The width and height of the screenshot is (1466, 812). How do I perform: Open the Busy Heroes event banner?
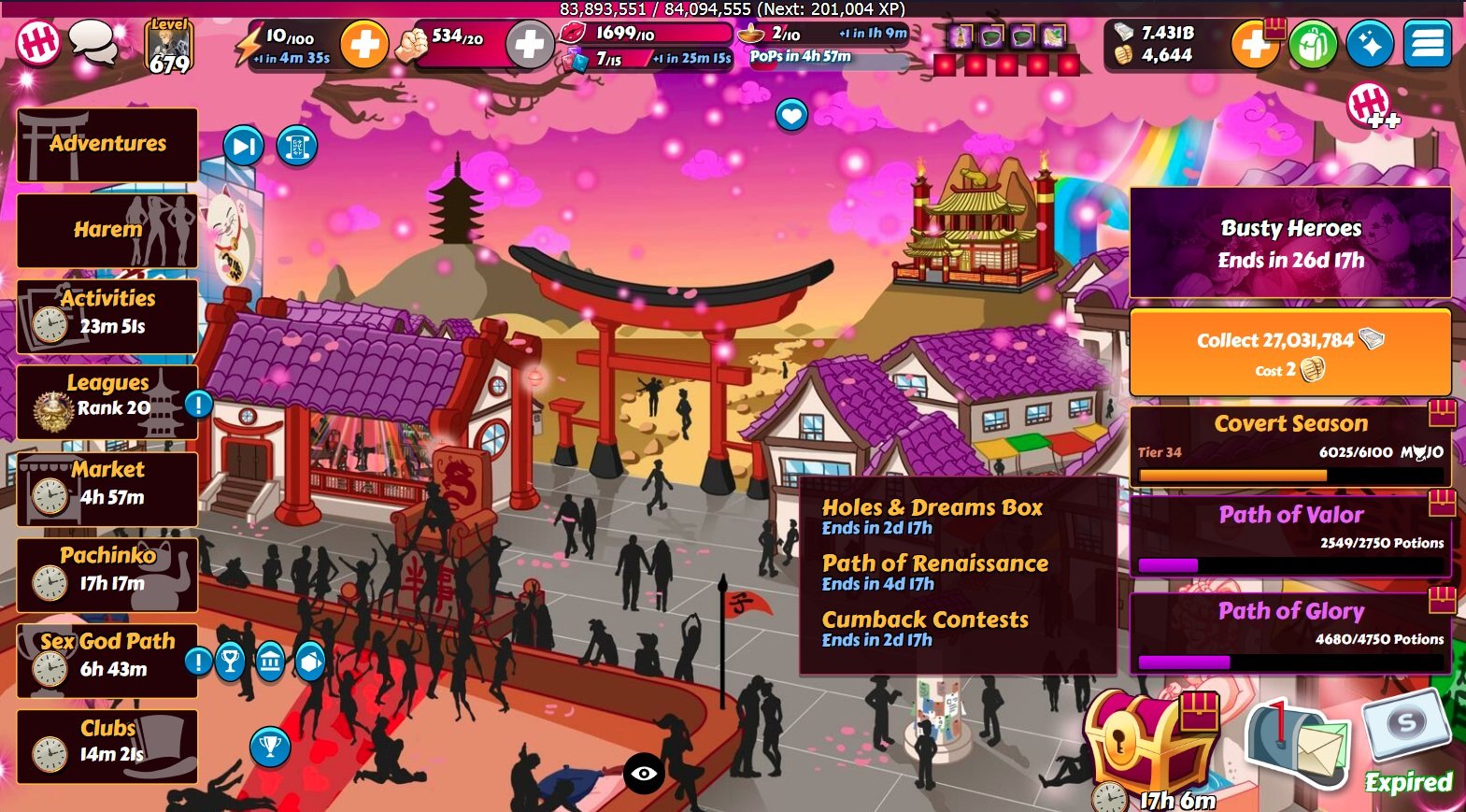1289,243
